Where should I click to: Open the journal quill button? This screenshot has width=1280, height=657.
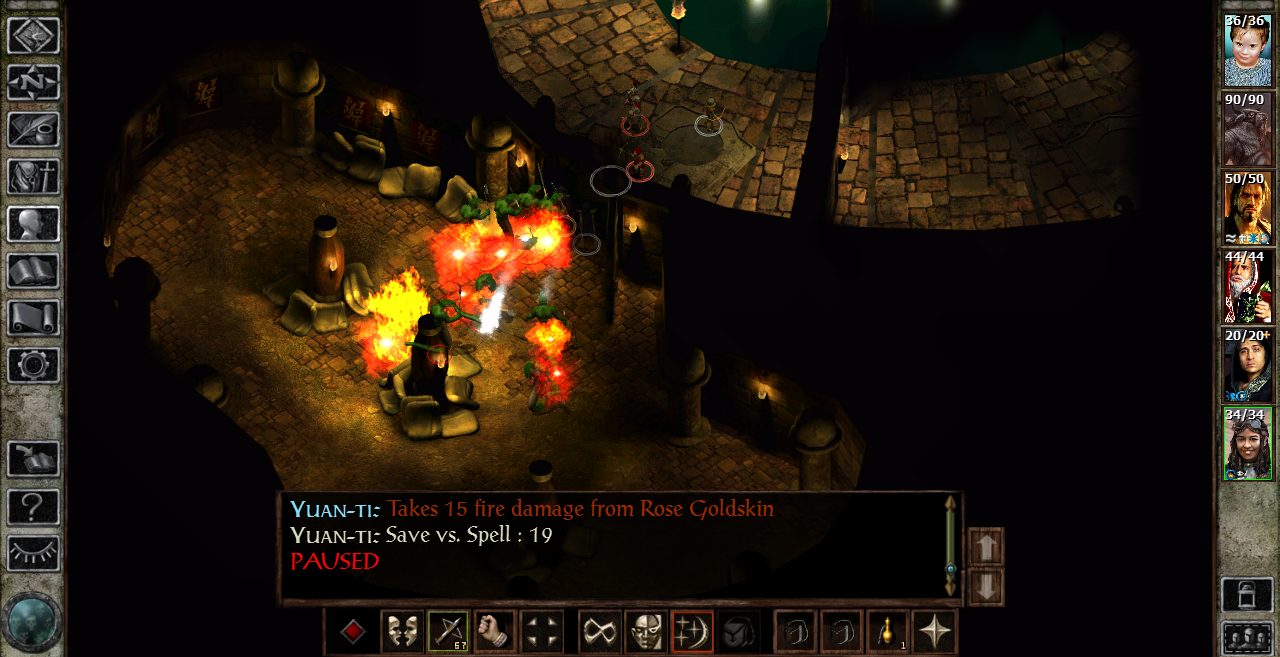coord(34,130)
